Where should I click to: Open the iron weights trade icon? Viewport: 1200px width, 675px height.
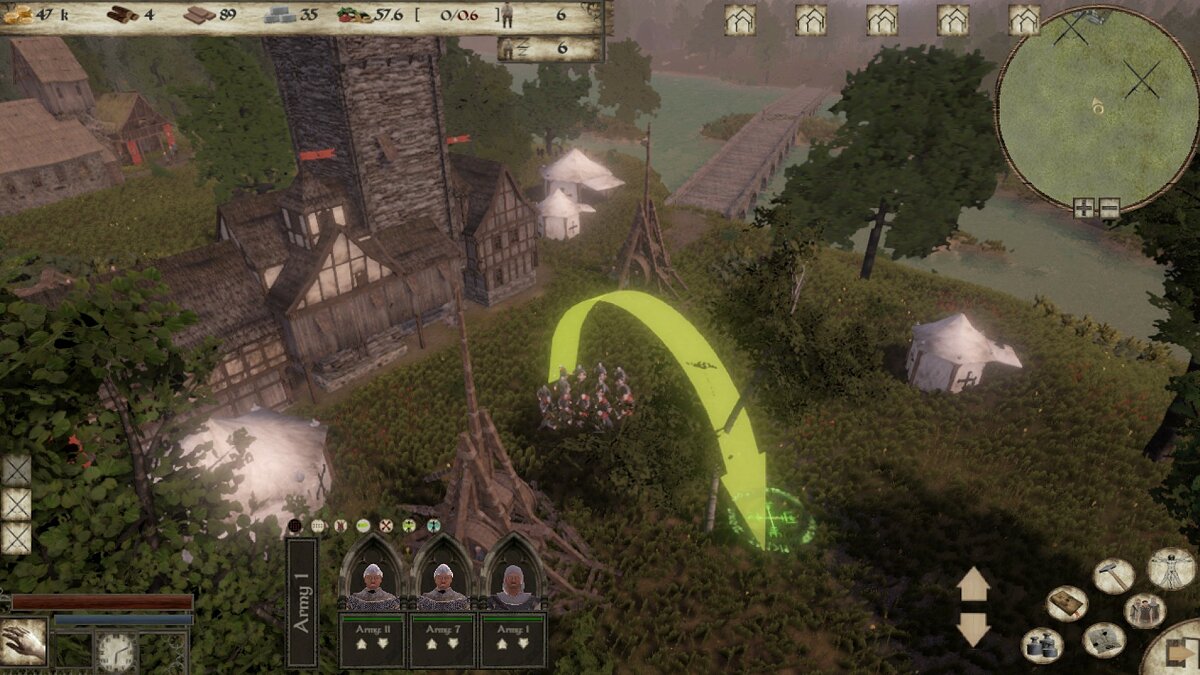click(x=1041, y=645)
